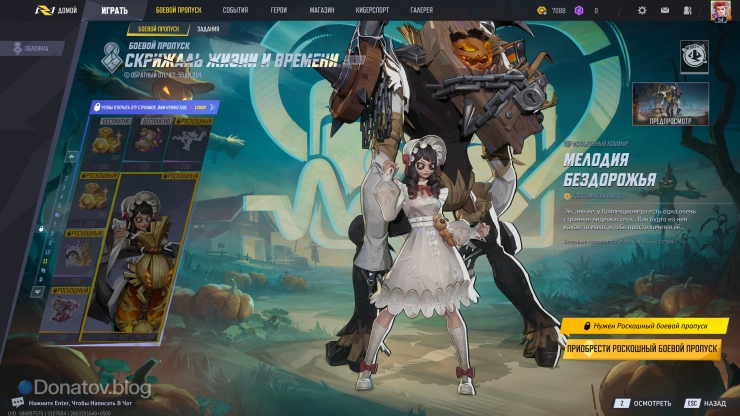
Task: Switch to the Киберспорт tab
Action: click(373, 10)
